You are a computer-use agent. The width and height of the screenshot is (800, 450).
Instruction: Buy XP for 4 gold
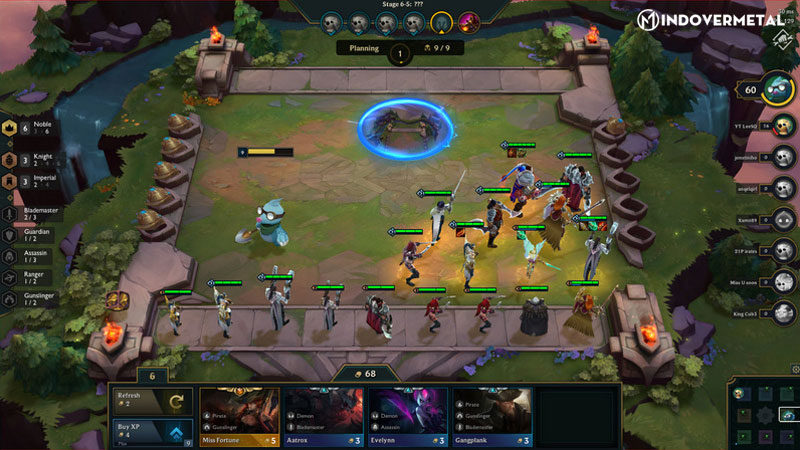tap(151, 432)
